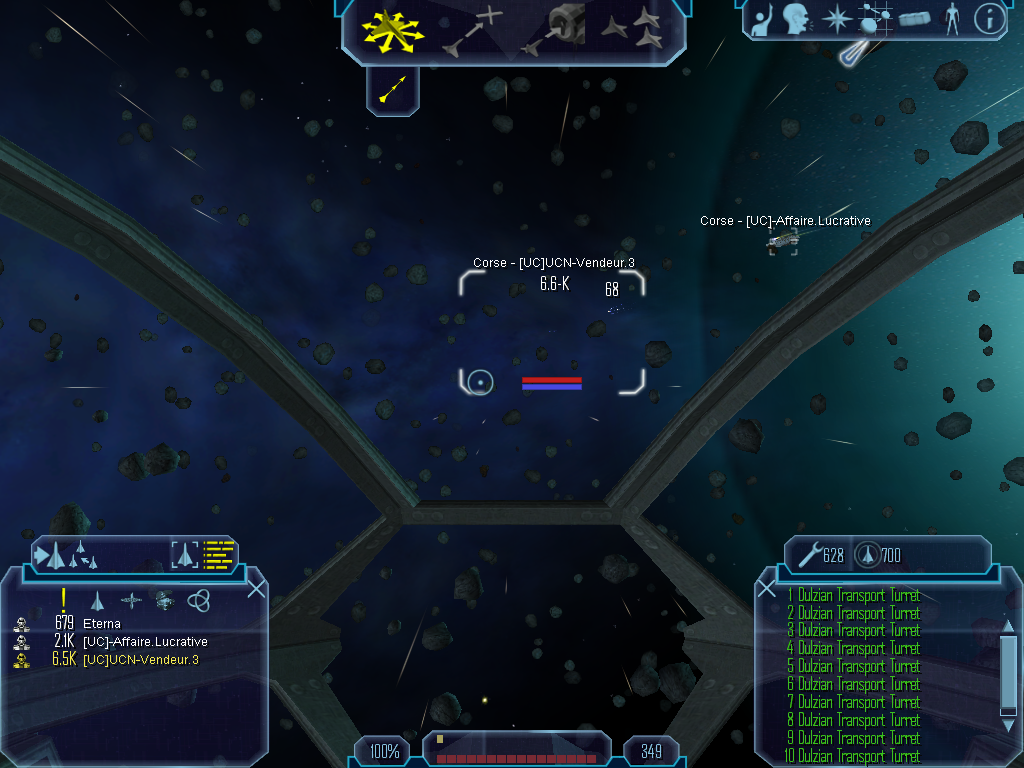Select the cargo container icon
Screen dimensions: 1024x768
(x=915, y=18)
